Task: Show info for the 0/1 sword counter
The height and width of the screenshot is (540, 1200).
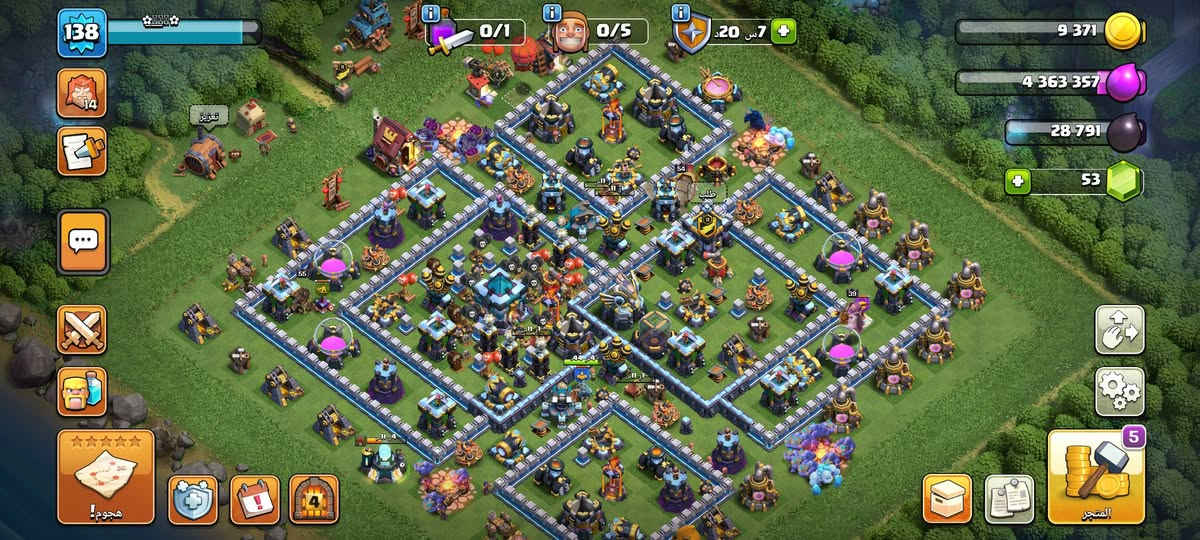Action: [431, 13]
